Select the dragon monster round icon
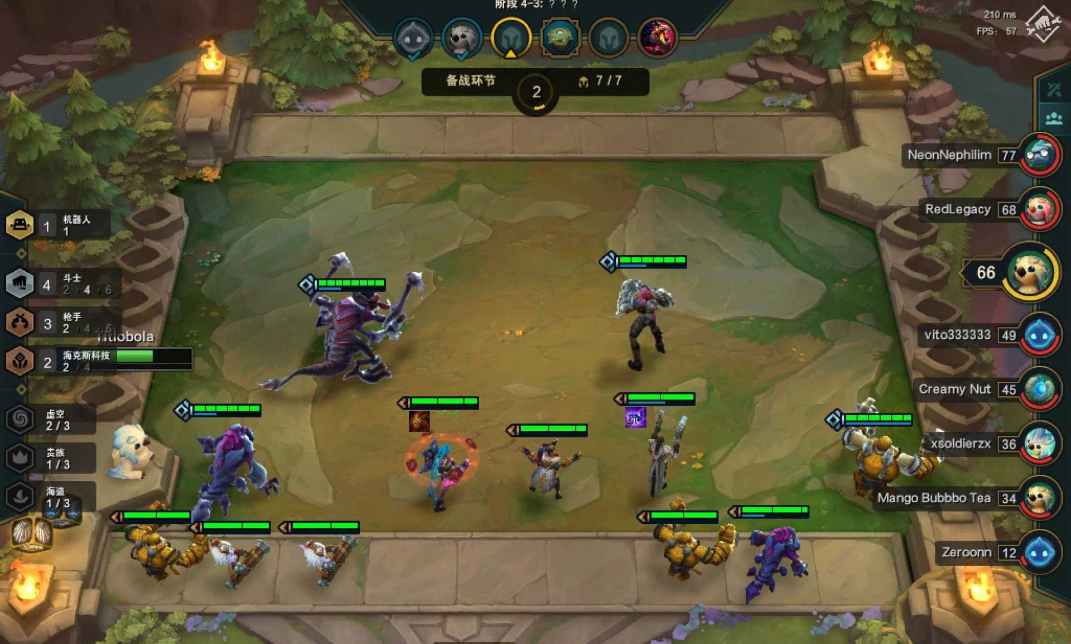The height and width of the screenshot is (644, 1071). pyautogui.click(x=657, y=38)
